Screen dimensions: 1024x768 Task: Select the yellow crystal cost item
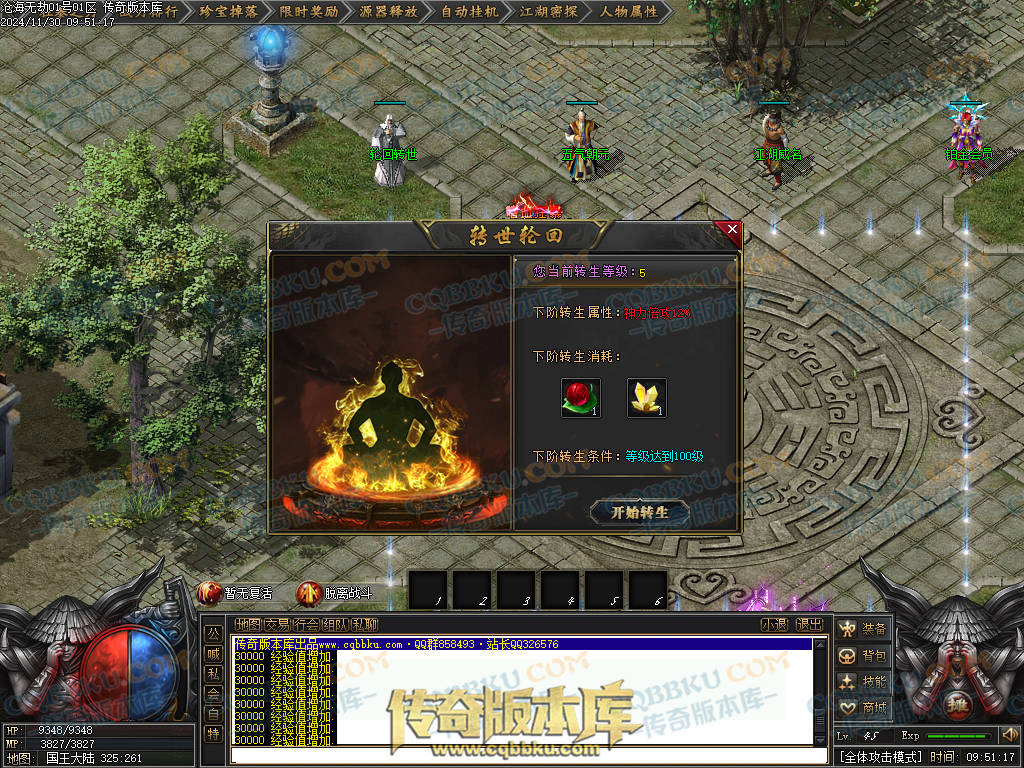click(647, 398)
